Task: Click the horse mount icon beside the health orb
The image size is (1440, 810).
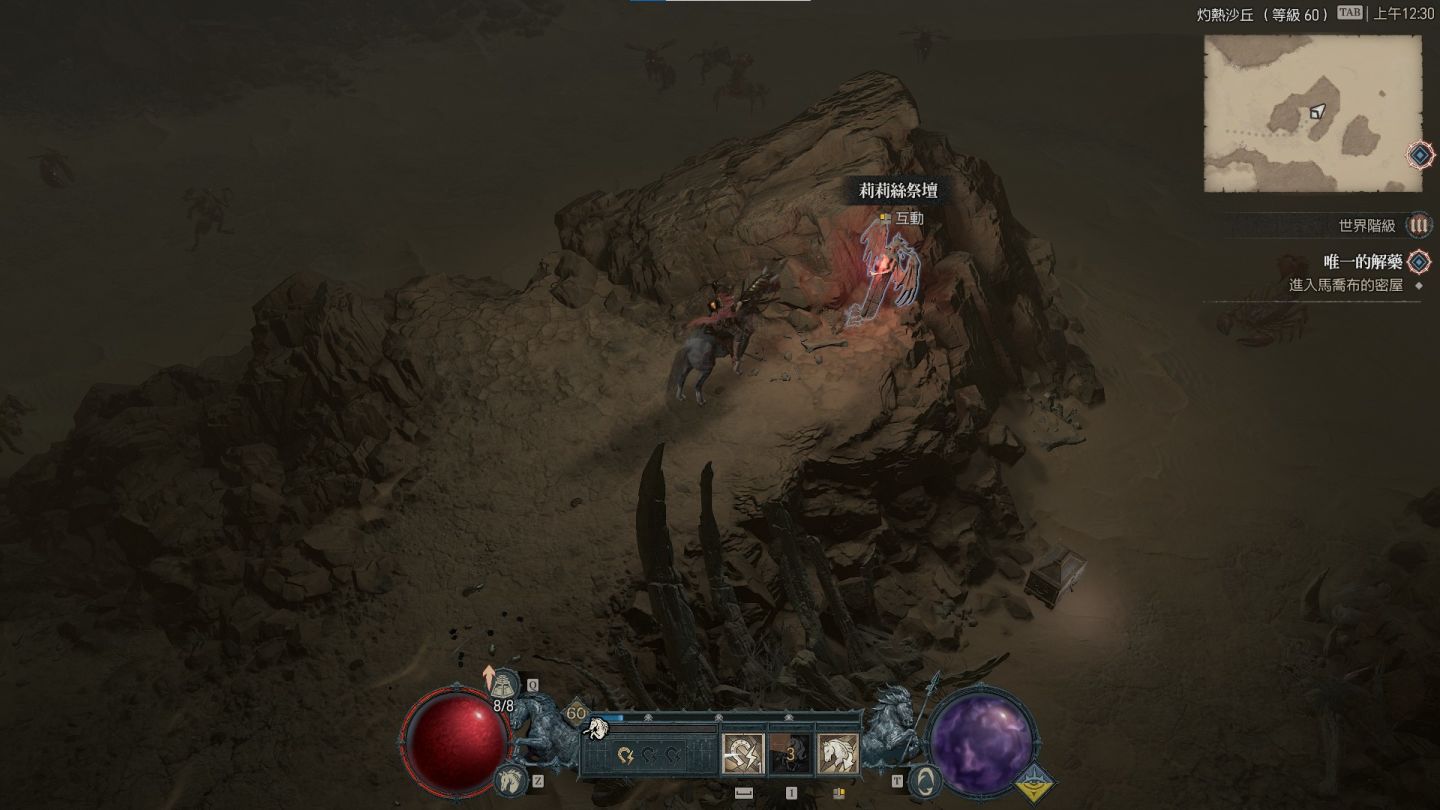Action: pos(509,778)
